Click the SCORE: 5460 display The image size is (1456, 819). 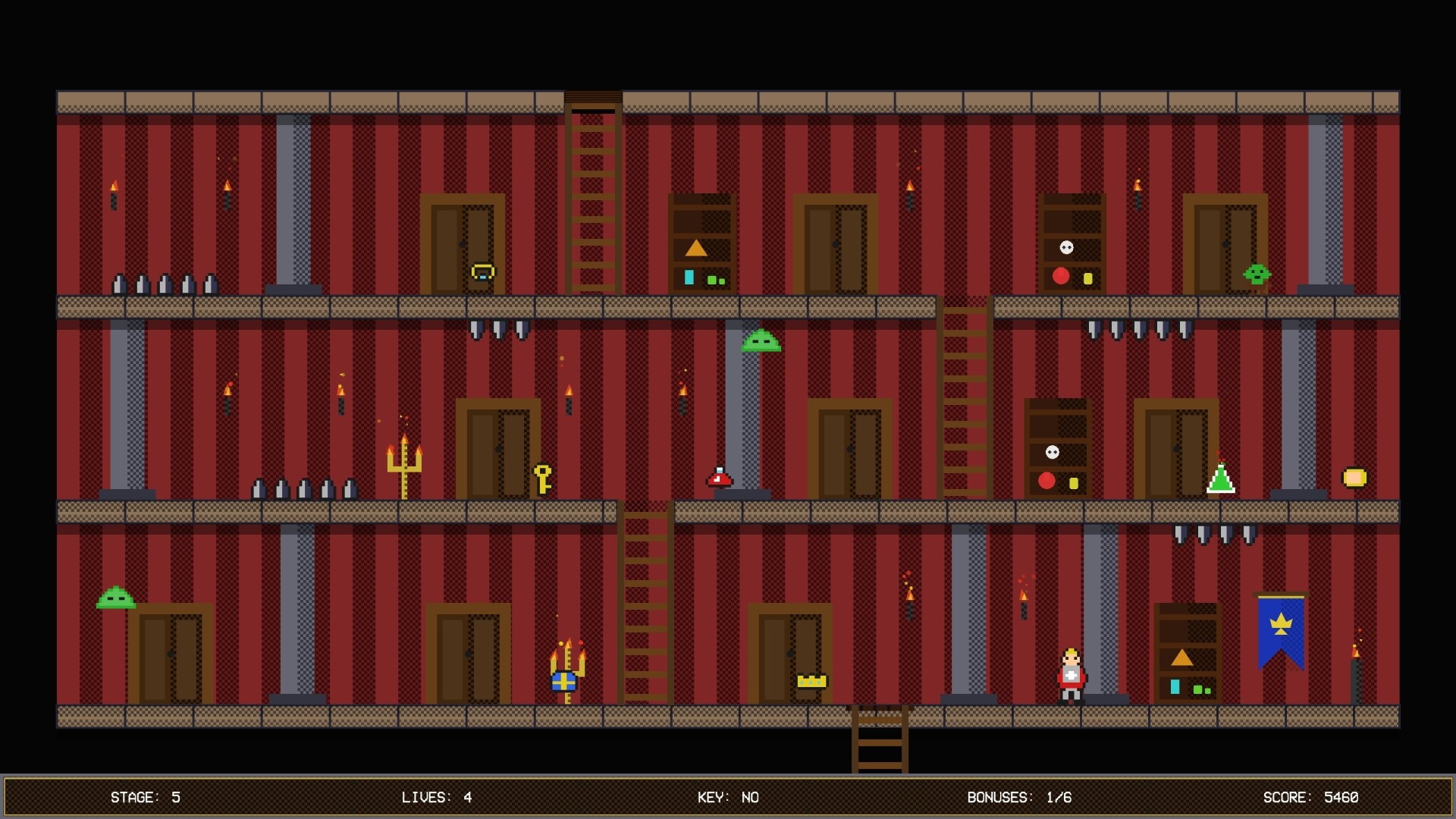click(x=1313, y=797)
